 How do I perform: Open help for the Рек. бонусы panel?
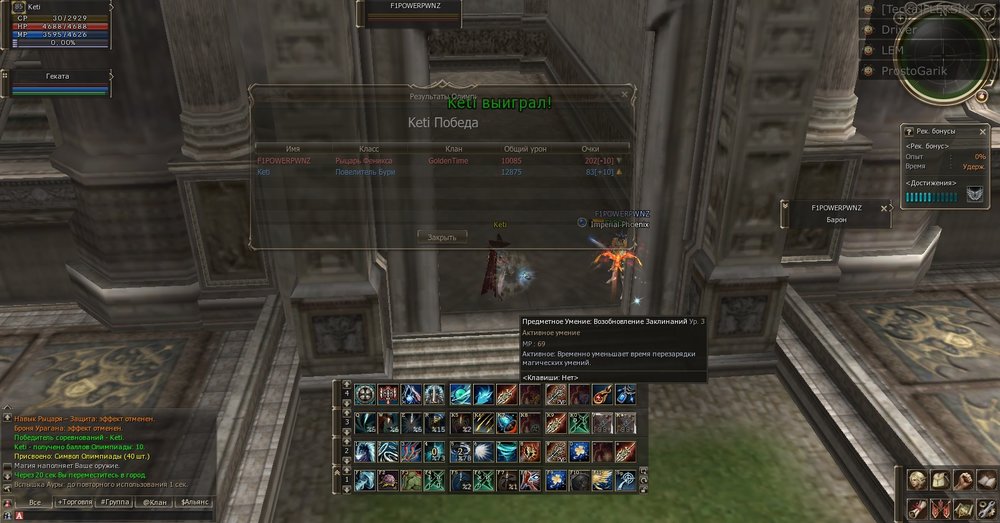909,131
